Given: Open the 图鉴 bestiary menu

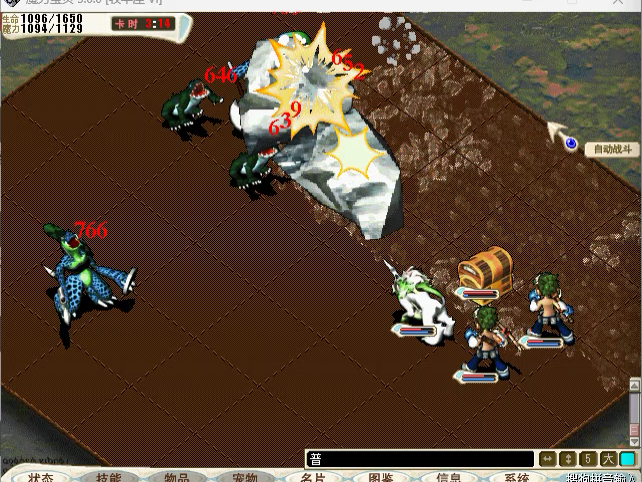Looking at the screenshot, I should [x=381, y=476].
